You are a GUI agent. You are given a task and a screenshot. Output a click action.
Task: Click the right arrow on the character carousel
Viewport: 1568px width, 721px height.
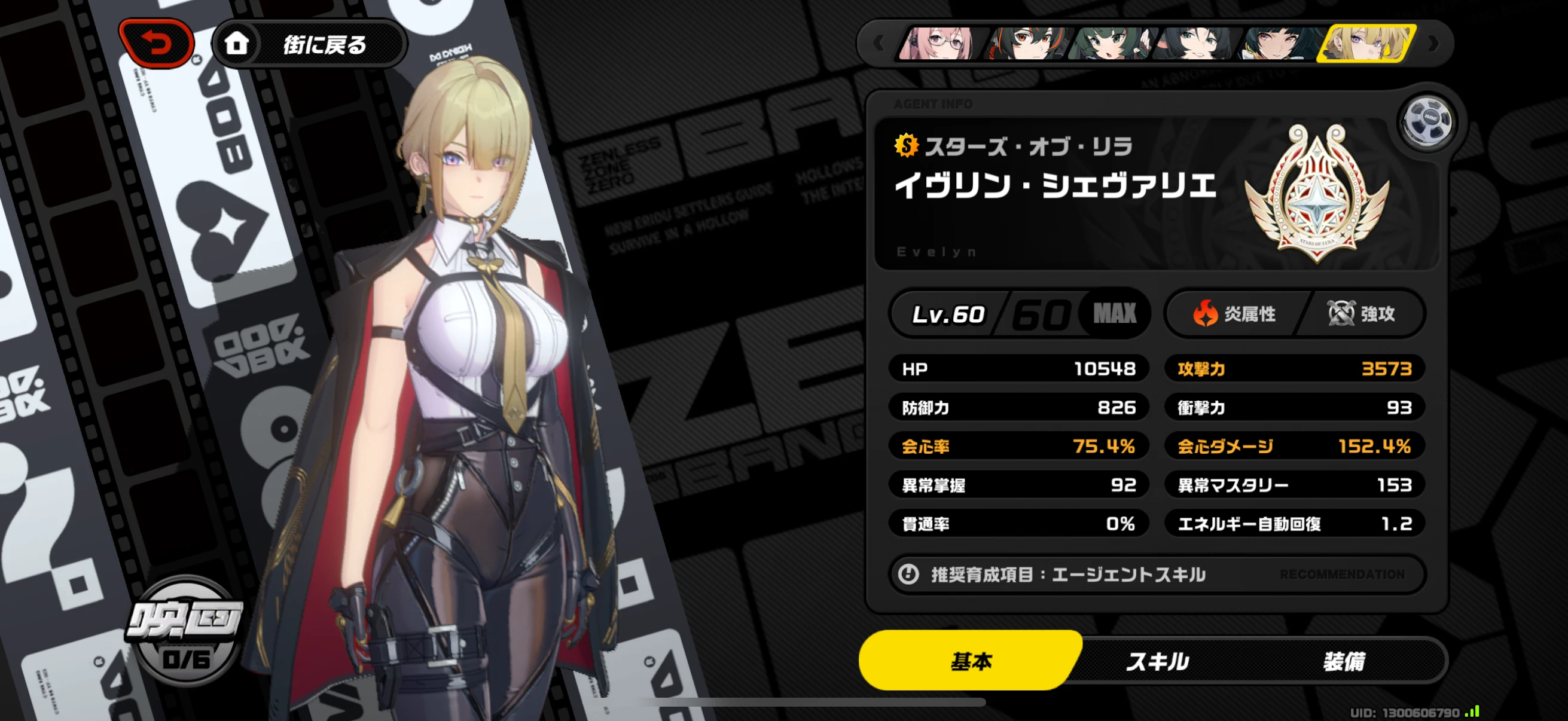(x=1433, y=43)
